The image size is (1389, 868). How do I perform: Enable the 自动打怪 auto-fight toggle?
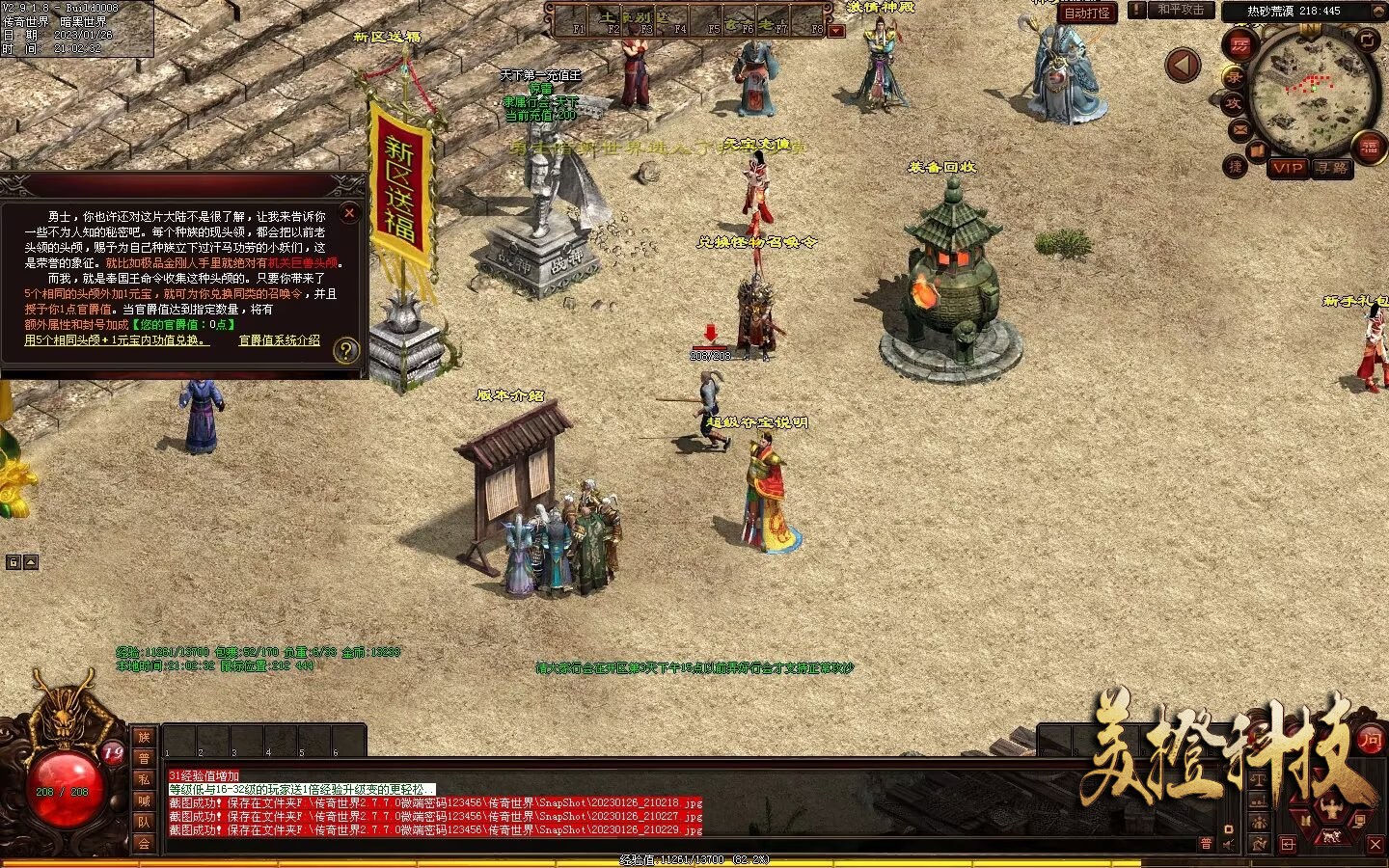coord(1087,13)
